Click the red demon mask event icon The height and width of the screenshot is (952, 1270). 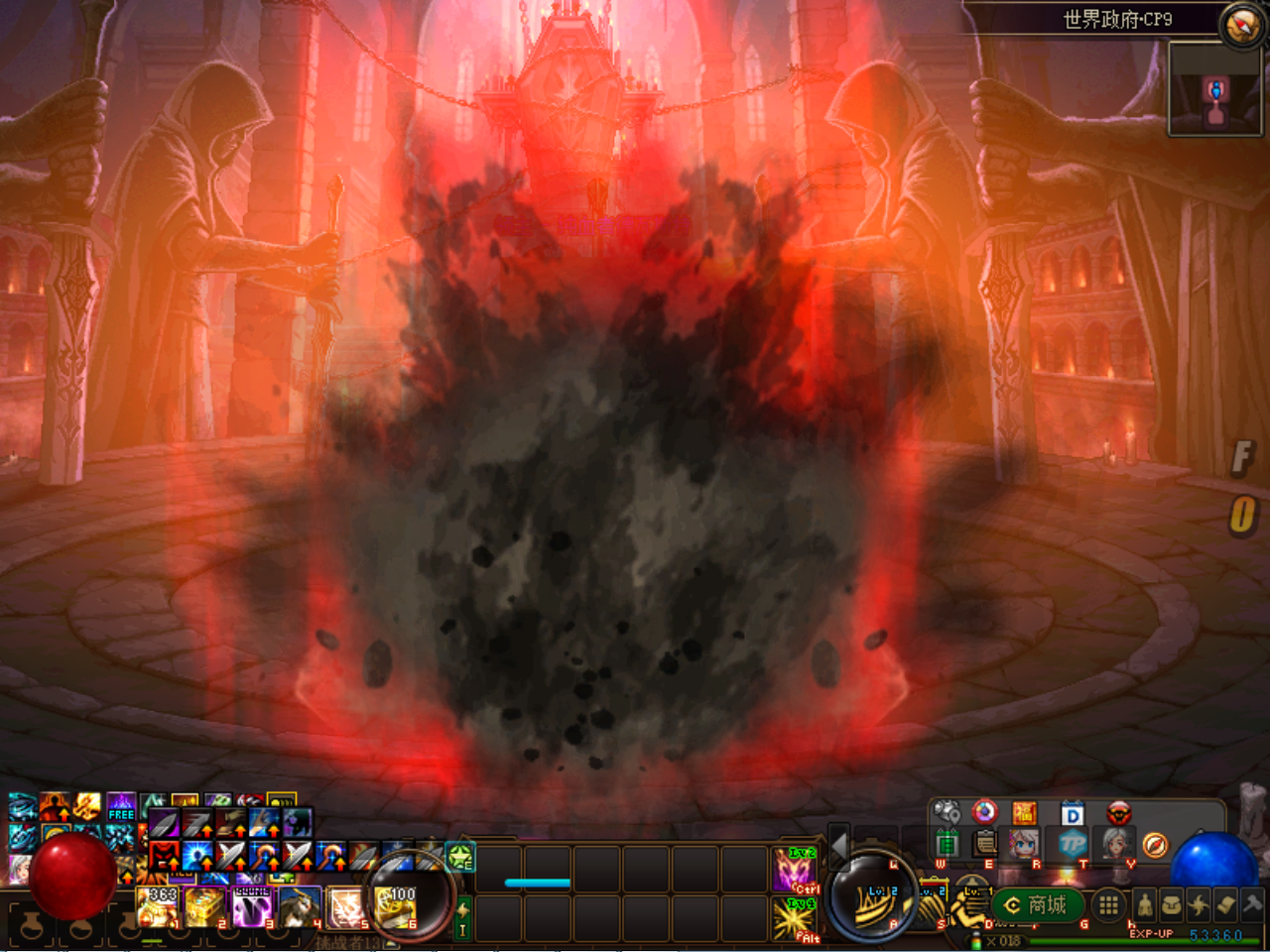tap(1119, 813)
